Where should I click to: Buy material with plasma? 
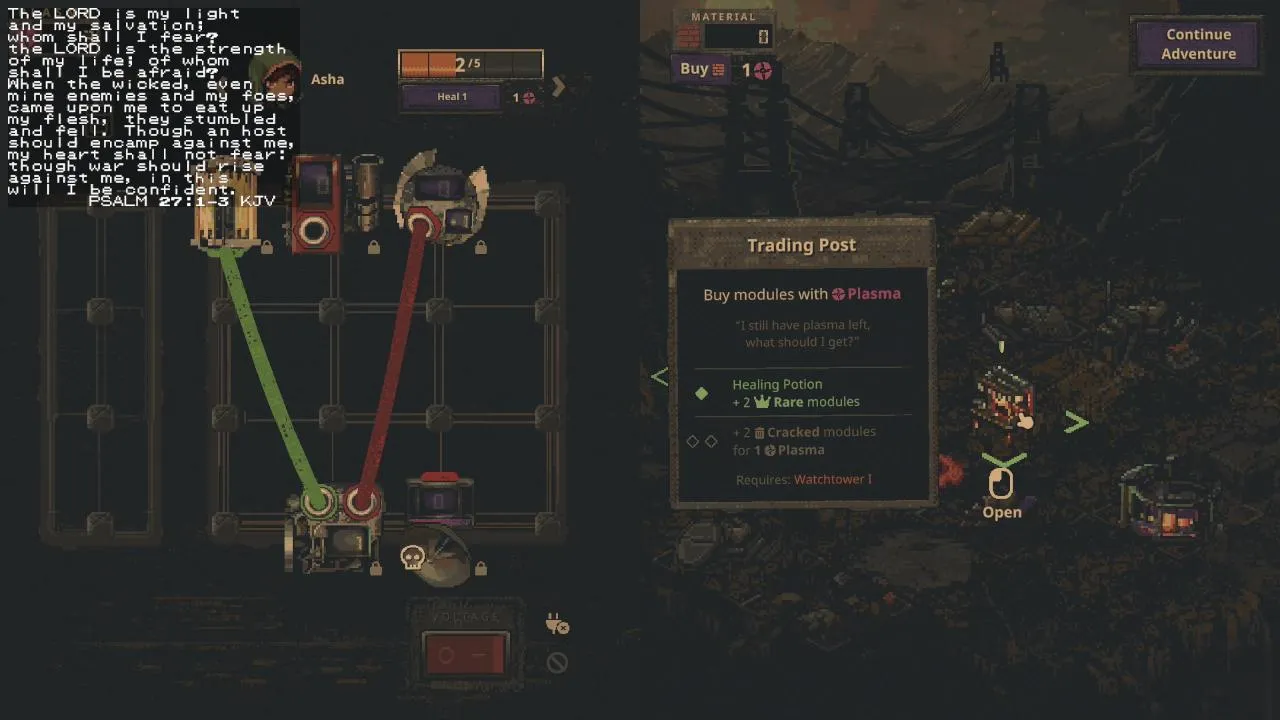point(702,69)
